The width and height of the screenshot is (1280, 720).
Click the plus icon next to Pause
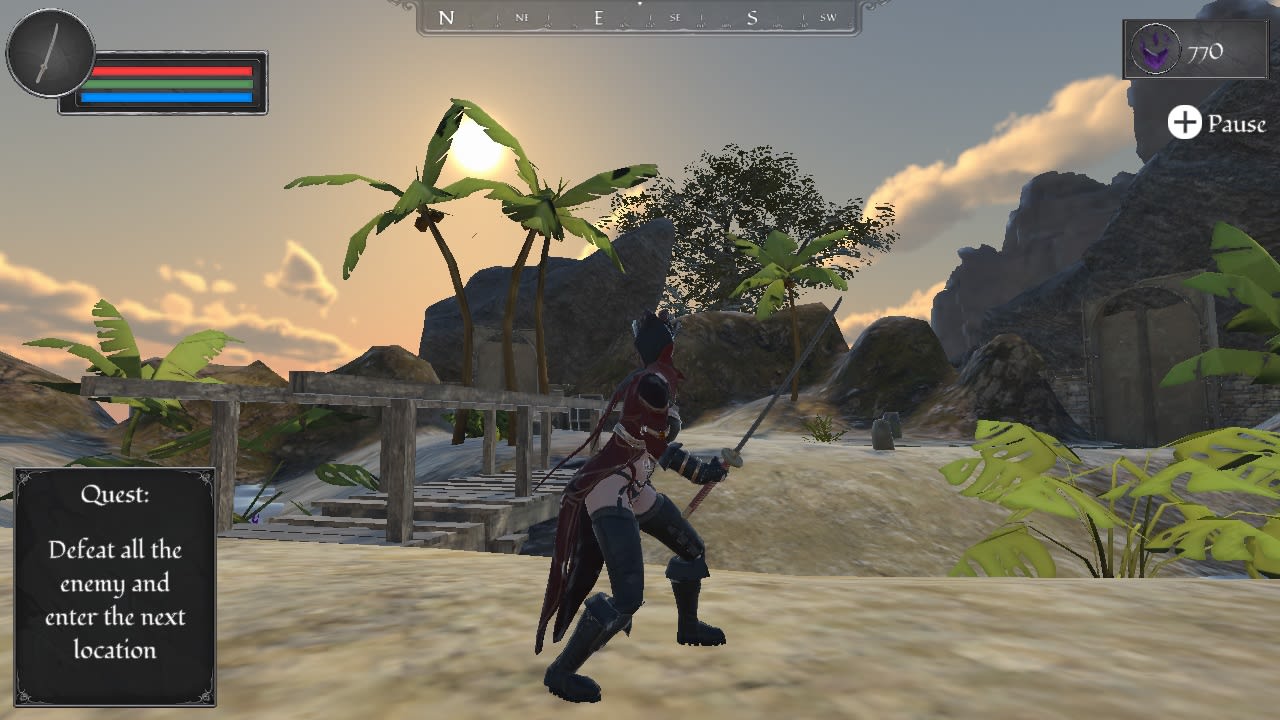(x=1184, y=124)
